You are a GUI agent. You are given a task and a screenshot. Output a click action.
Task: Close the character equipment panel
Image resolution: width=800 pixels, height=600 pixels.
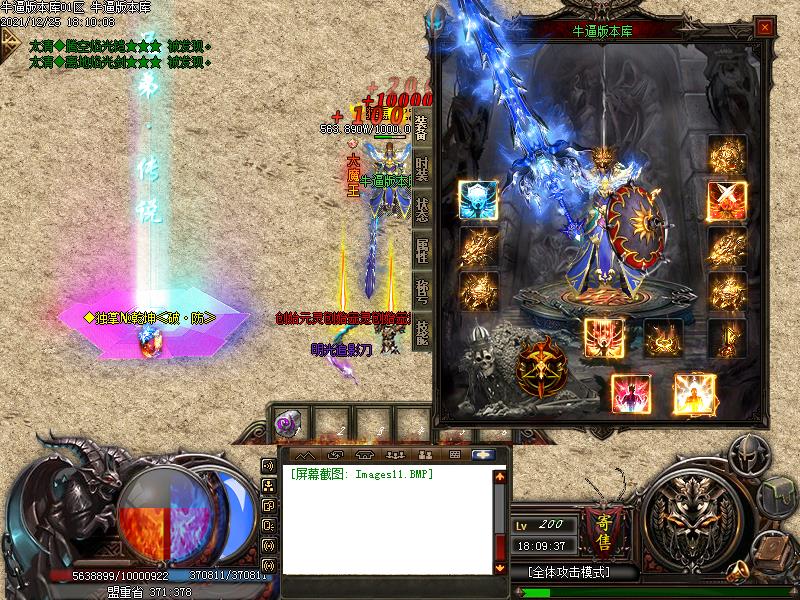764,26
